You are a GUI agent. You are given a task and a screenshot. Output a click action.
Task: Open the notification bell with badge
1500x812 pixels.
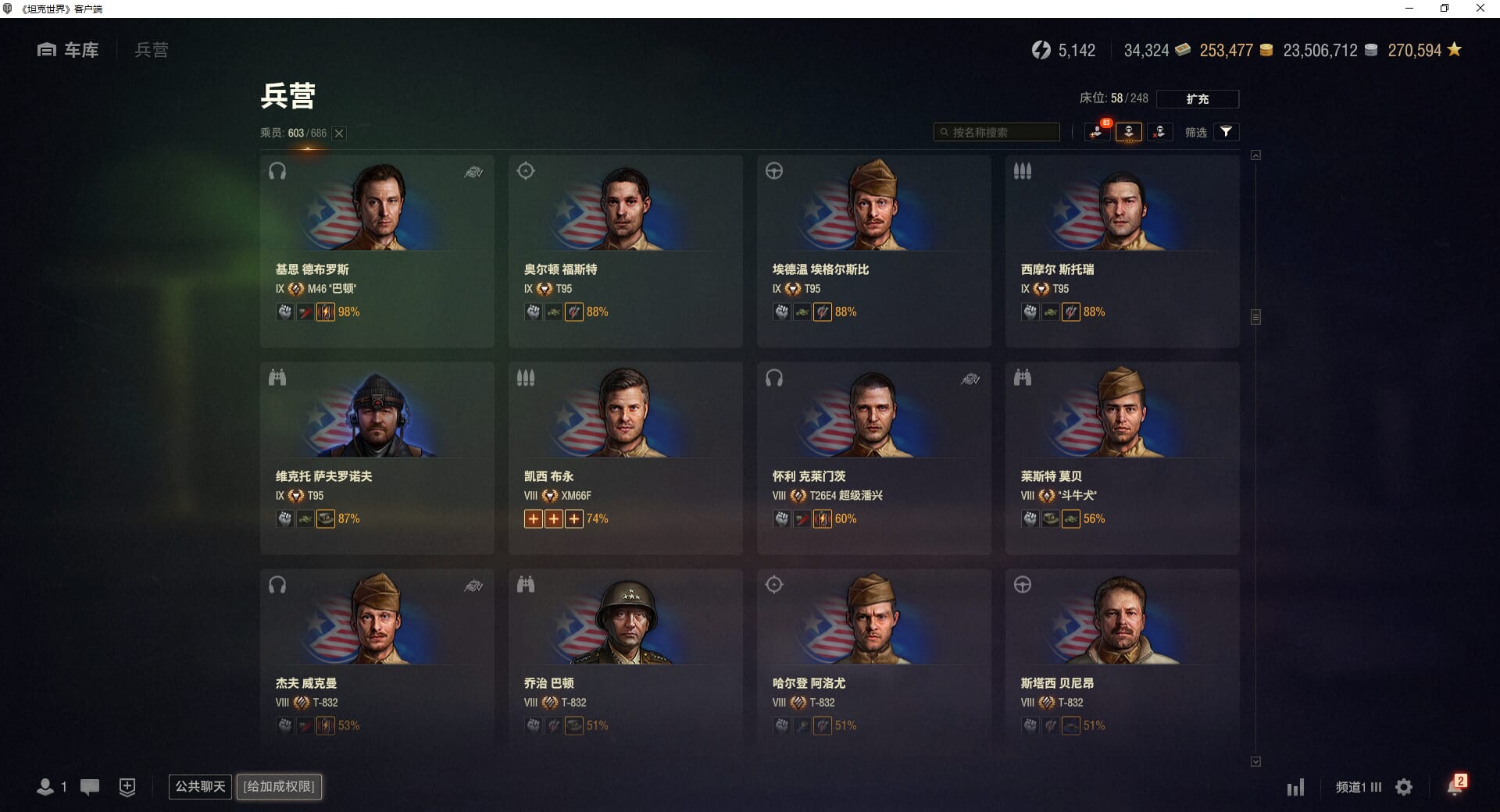tap(1455, 785)
